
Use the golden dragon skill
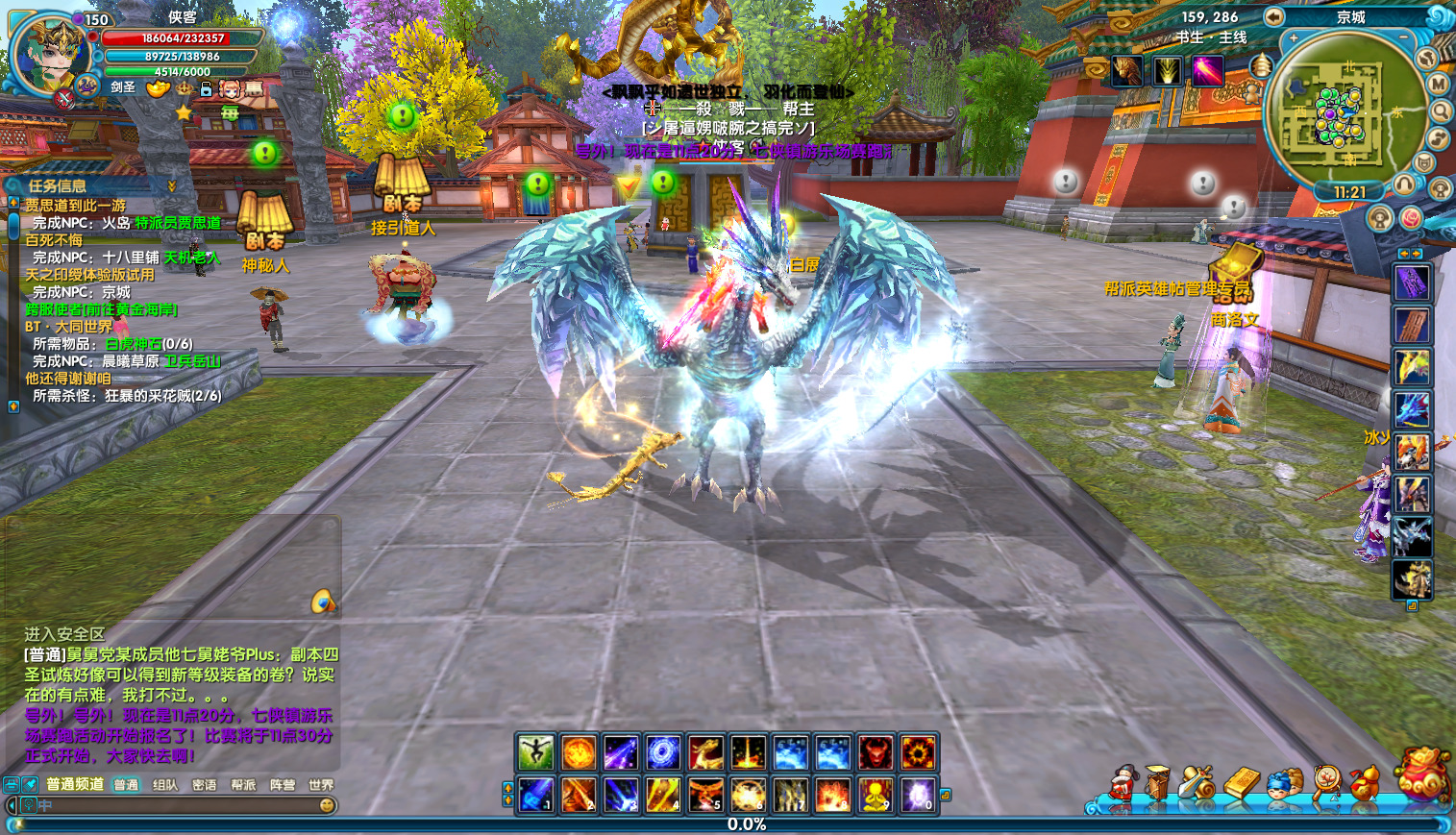pyautogui.click(x=704, y=752)
